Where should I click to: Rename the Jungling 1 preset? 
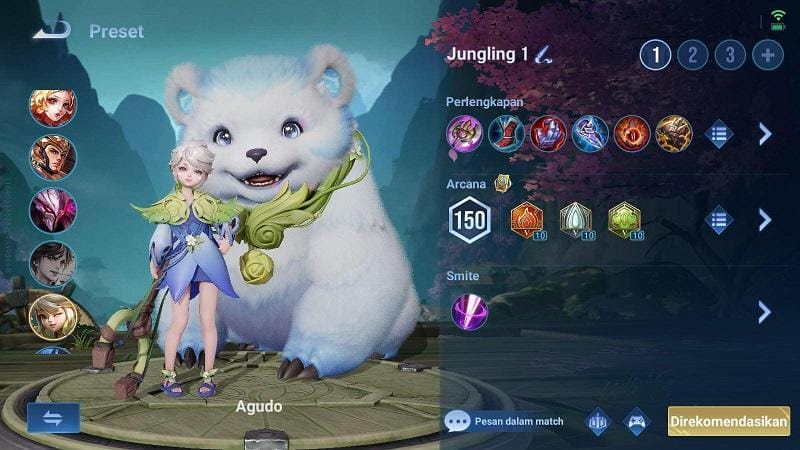coord(542,54)
